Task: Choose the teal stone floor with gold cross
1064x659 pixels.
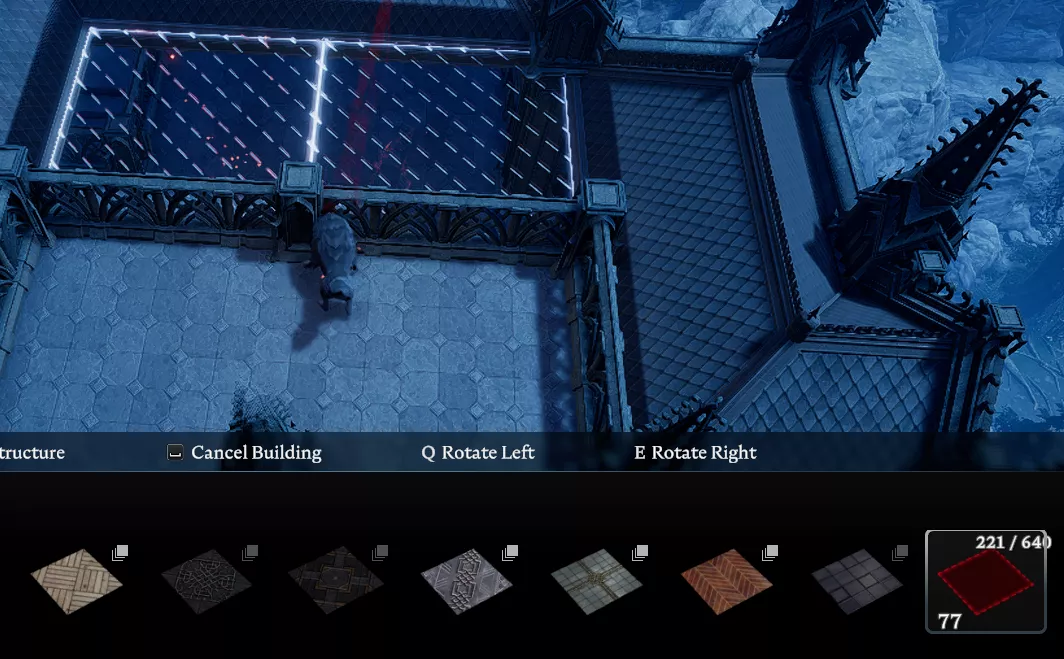Action: click(x=596, y=581)
